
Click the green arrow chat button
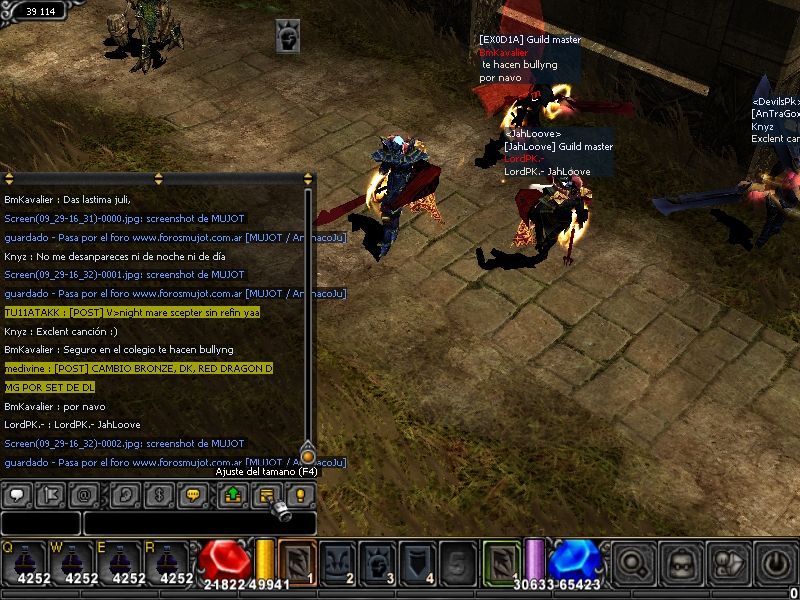pyautogui.click(x=233, y=495)
